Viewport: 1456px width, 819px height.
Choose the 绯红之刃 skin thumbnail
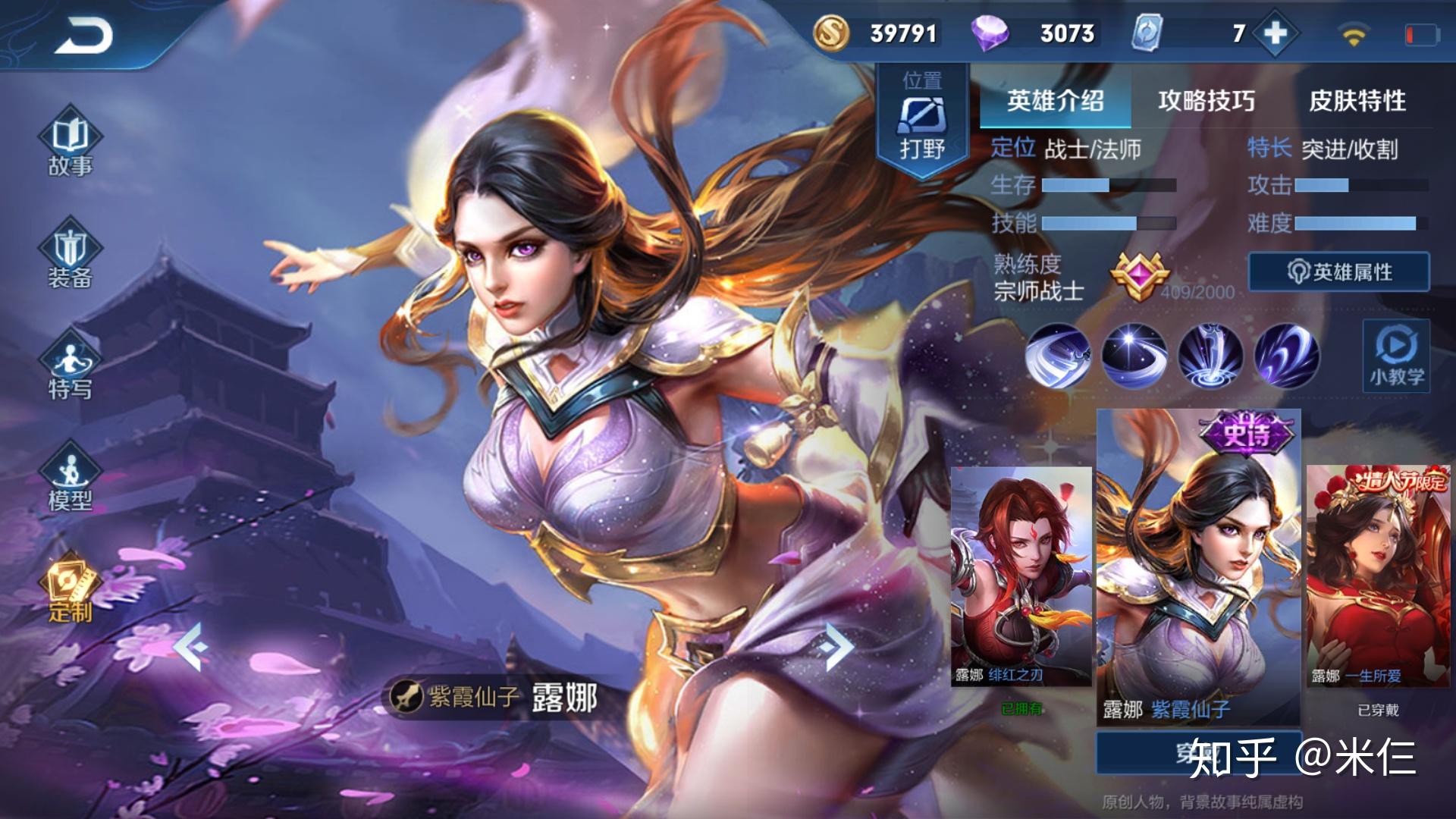[1021, 576]
